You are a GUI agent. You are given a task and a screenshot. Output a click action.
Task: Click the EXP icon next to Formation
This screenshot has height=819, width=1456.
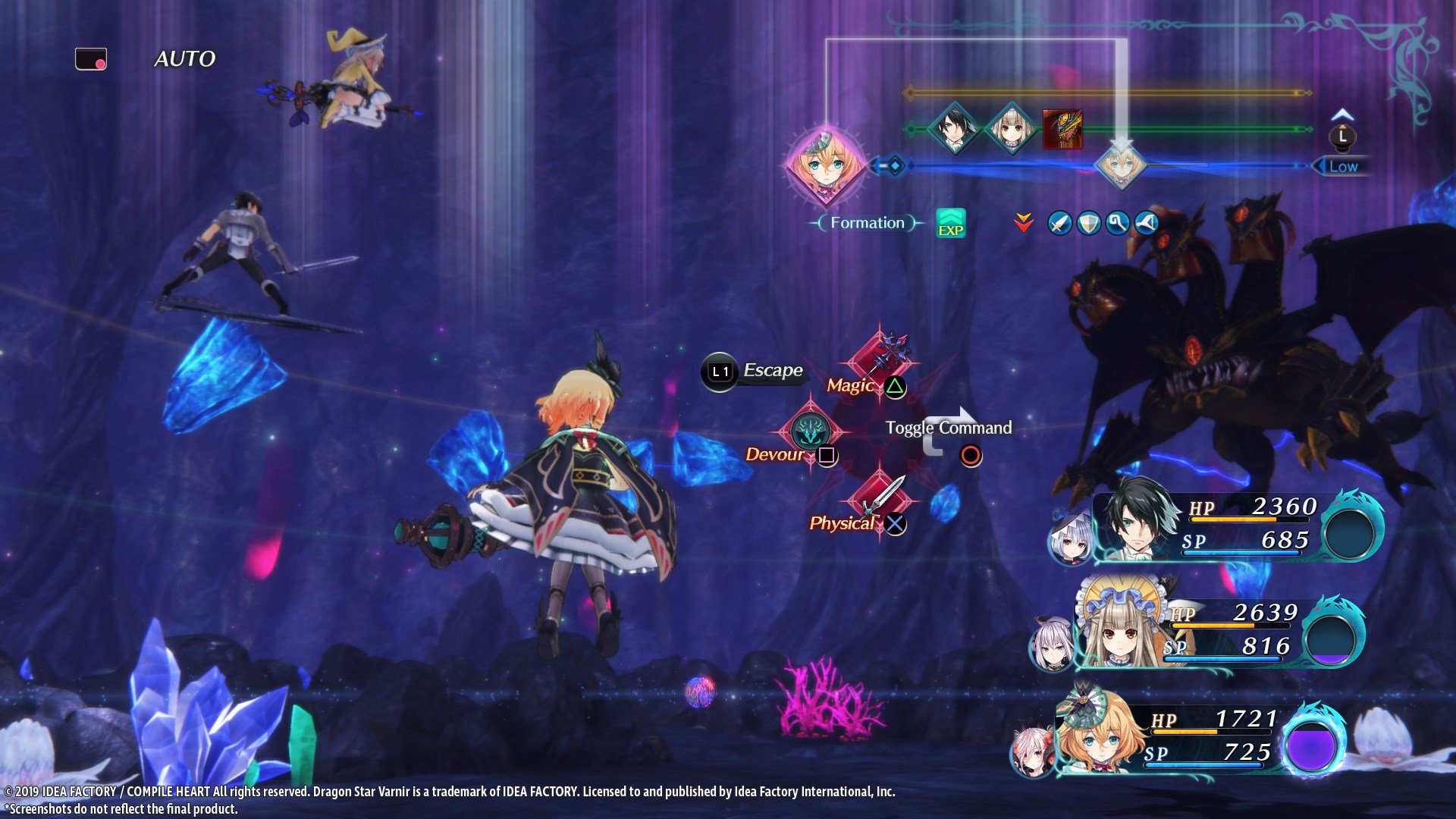click(950, 223)
